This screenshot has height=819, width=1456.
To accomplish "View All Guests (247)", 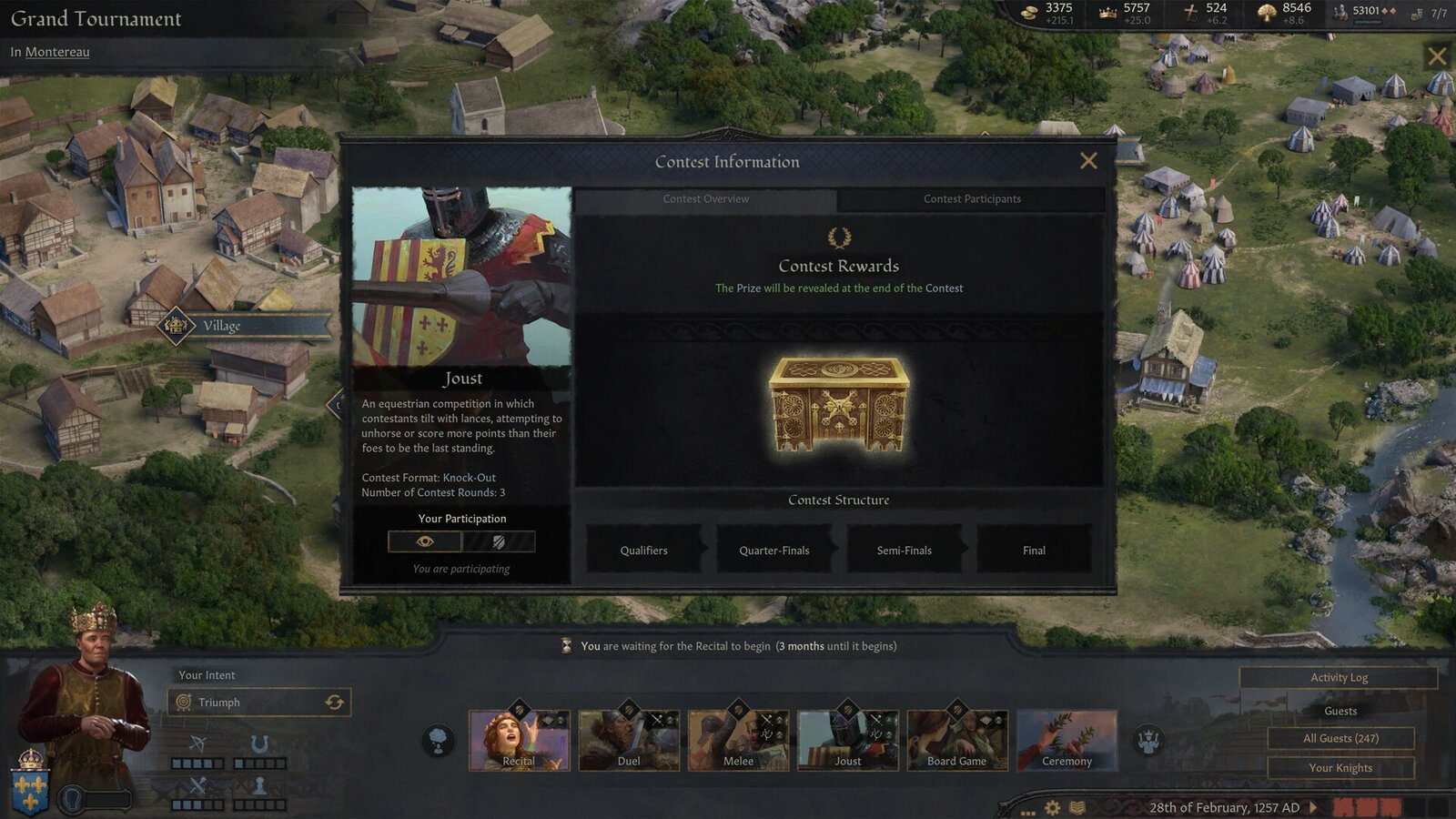I will pos(1340,738).
